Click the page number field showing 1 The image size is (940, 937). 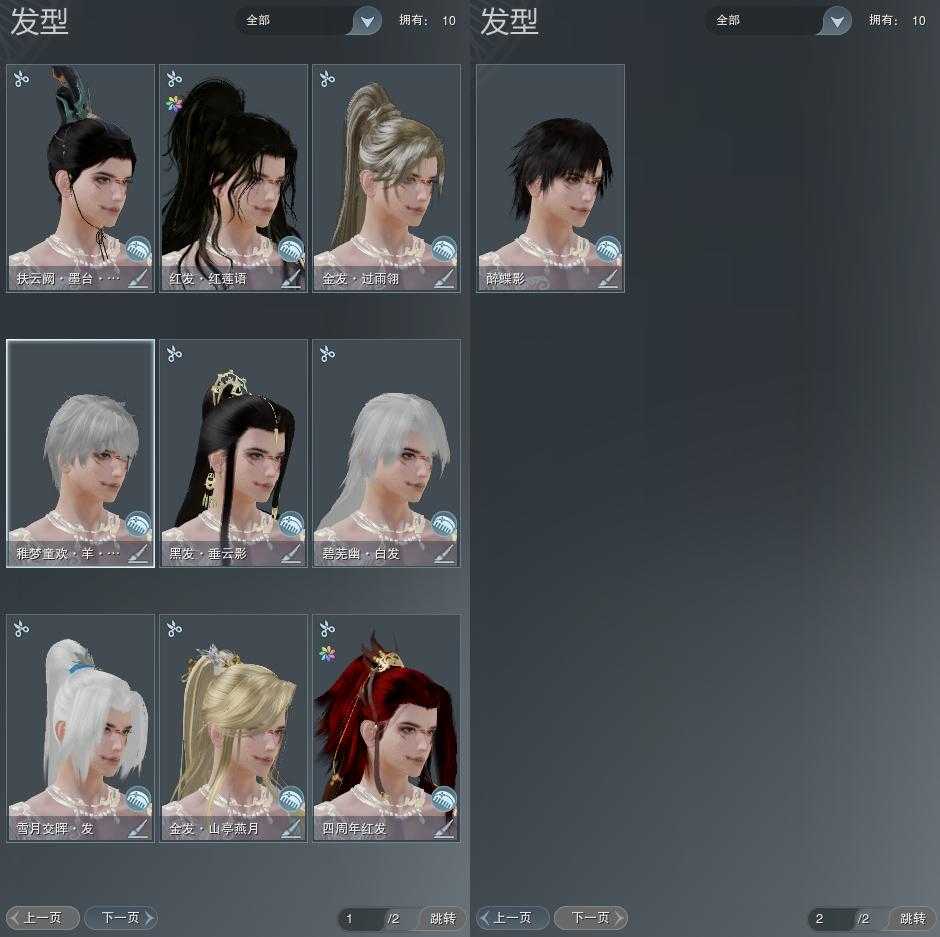(x=358, y=918)
